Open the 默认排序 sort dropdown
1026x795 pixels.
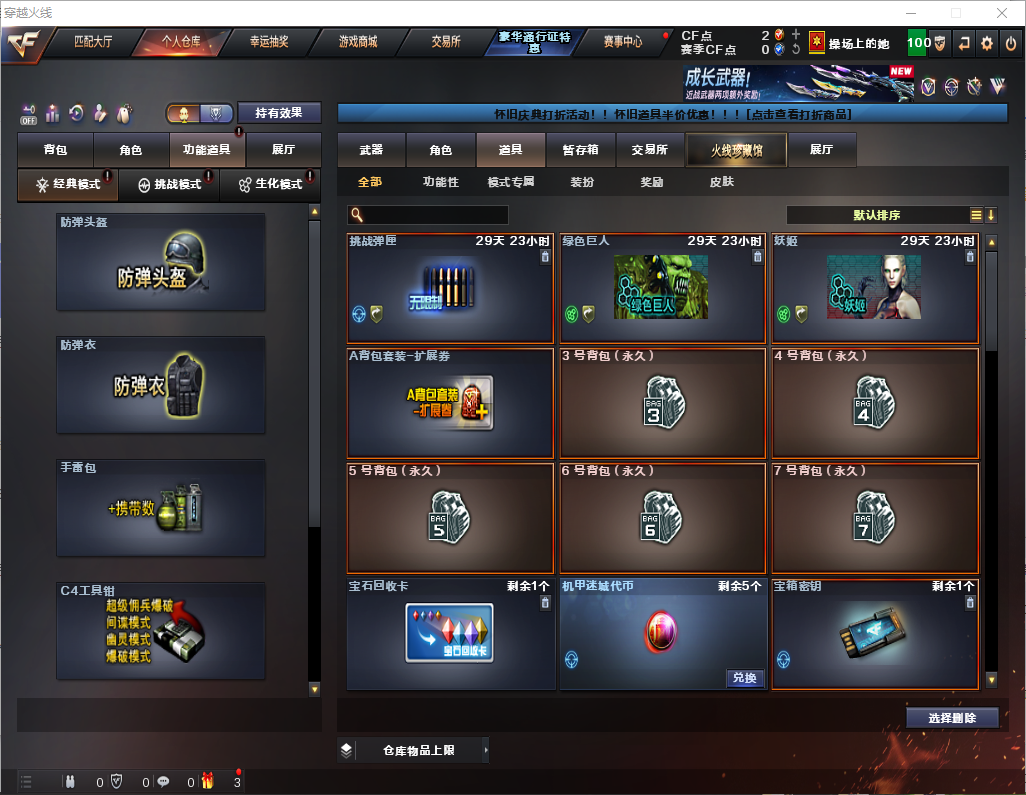click(x=876, y=215)
